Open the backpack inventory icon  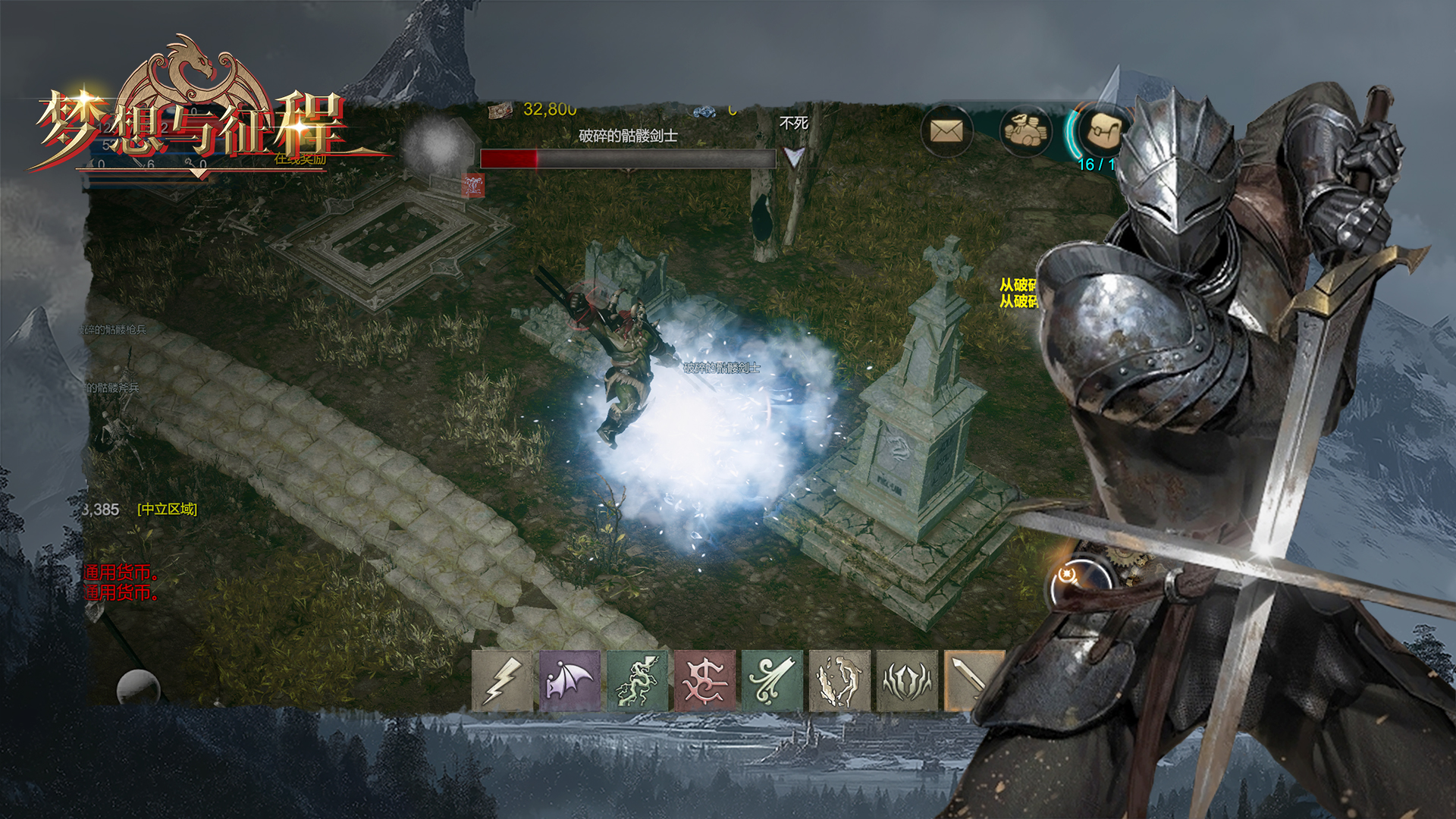1102,132
